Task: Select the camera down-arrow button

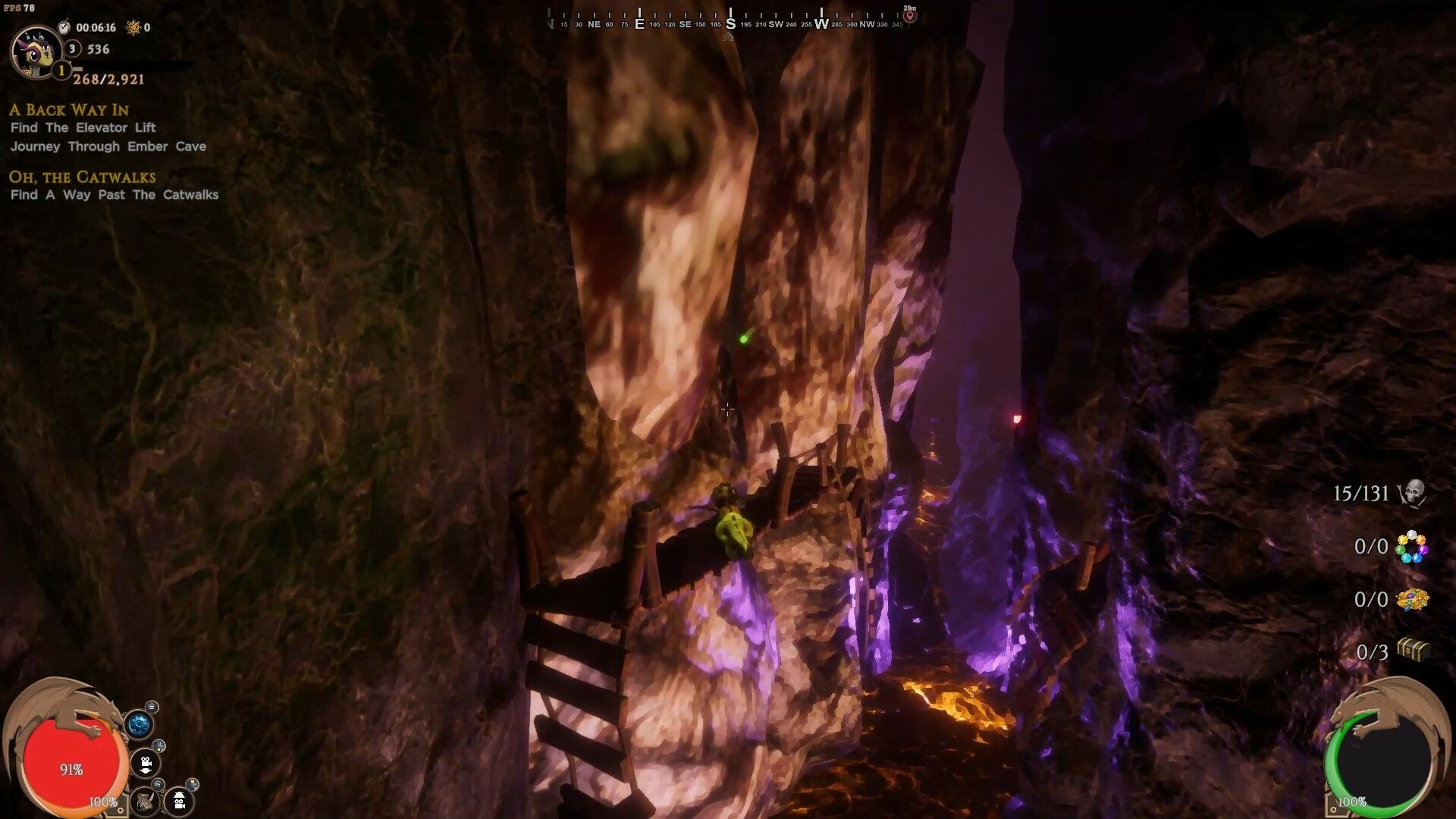Action: pos(145,763)
